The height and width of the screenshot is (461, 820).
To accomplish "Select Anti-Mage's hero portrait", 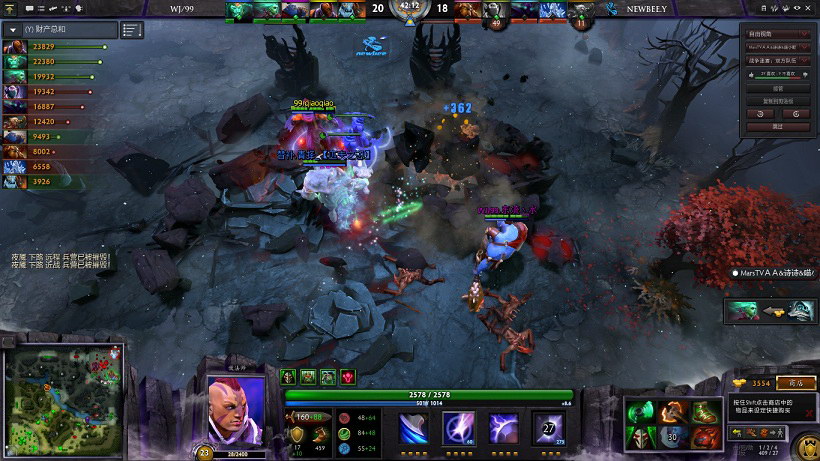I will click(x=236, y=408).
